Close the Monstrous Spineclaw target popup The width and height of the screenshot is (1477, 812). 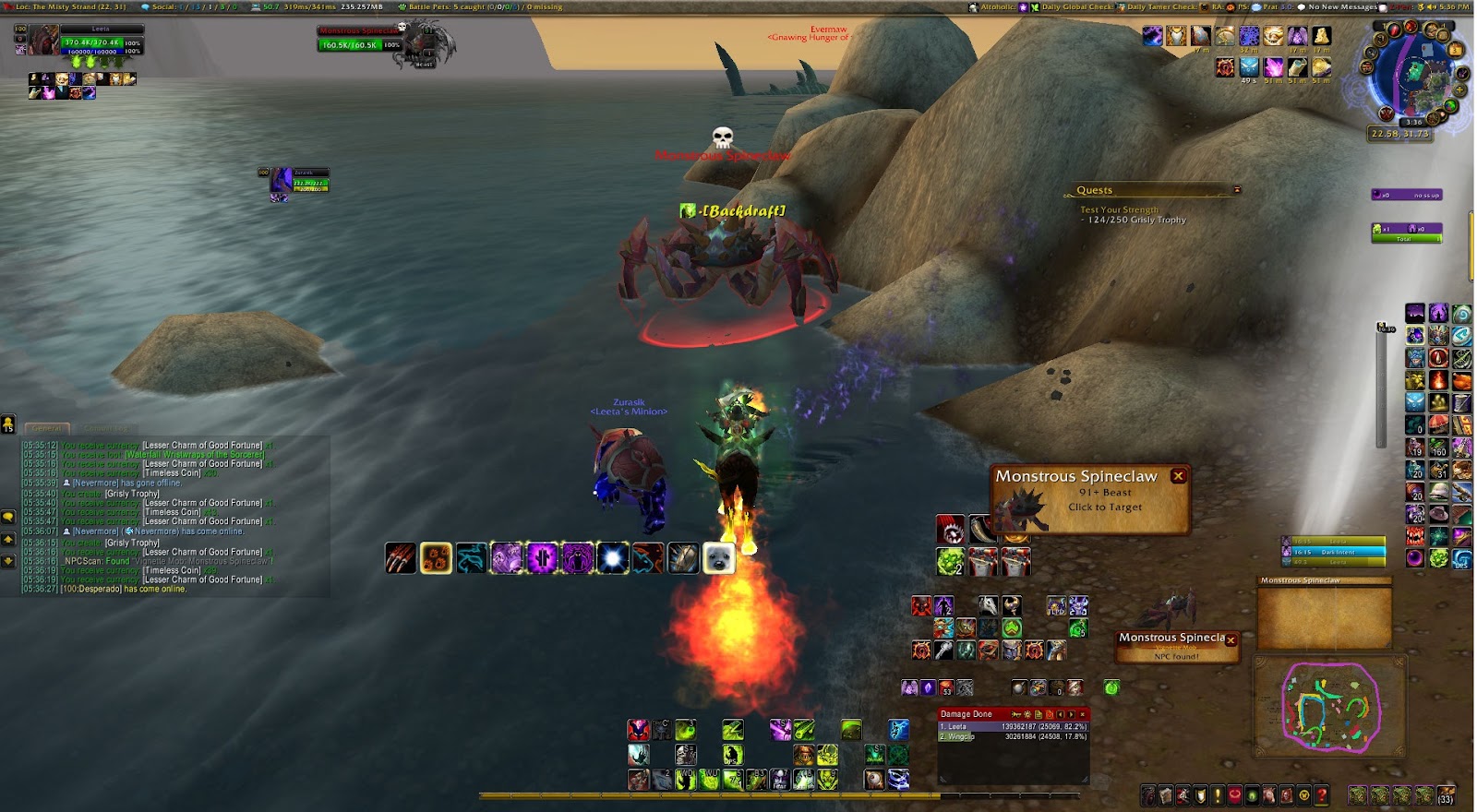[x=1178, y=476]
